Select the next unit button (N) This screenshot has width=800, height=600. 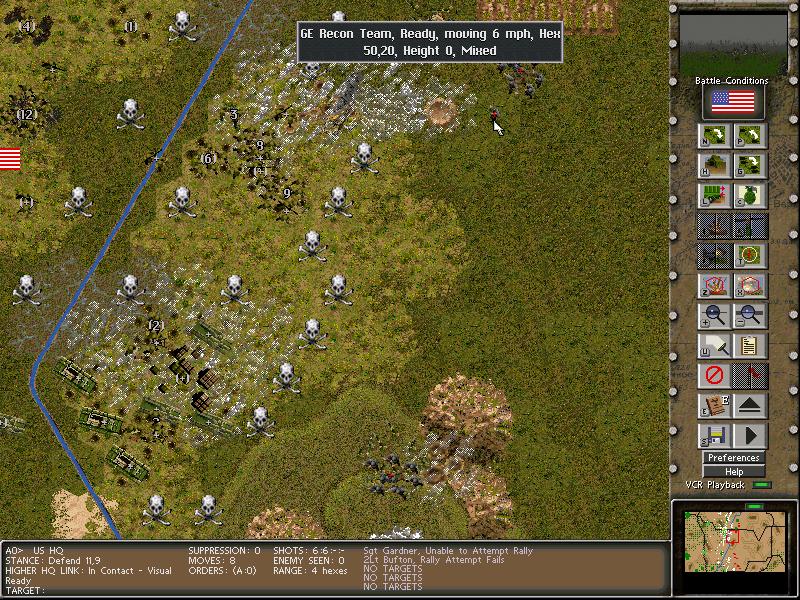click(715, 136)
